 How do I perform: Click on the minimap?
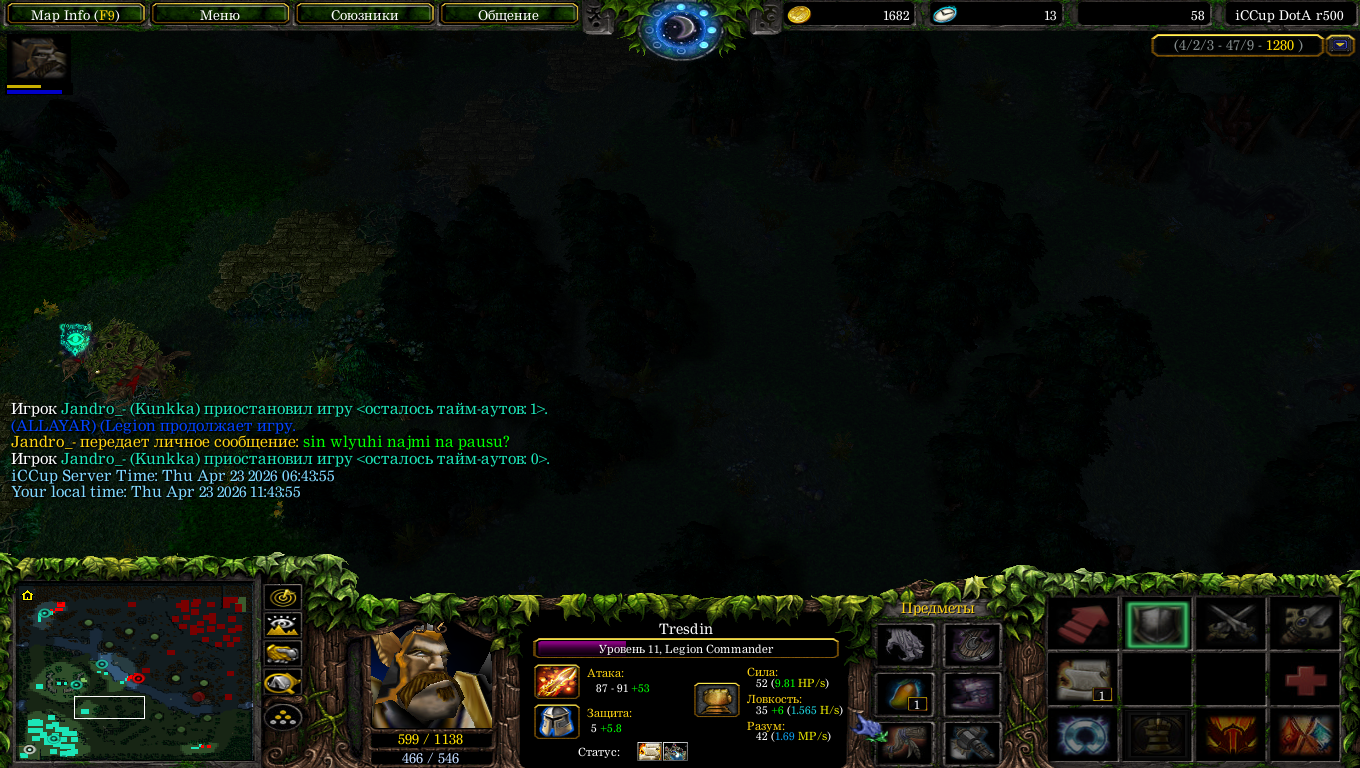[135, 672]
